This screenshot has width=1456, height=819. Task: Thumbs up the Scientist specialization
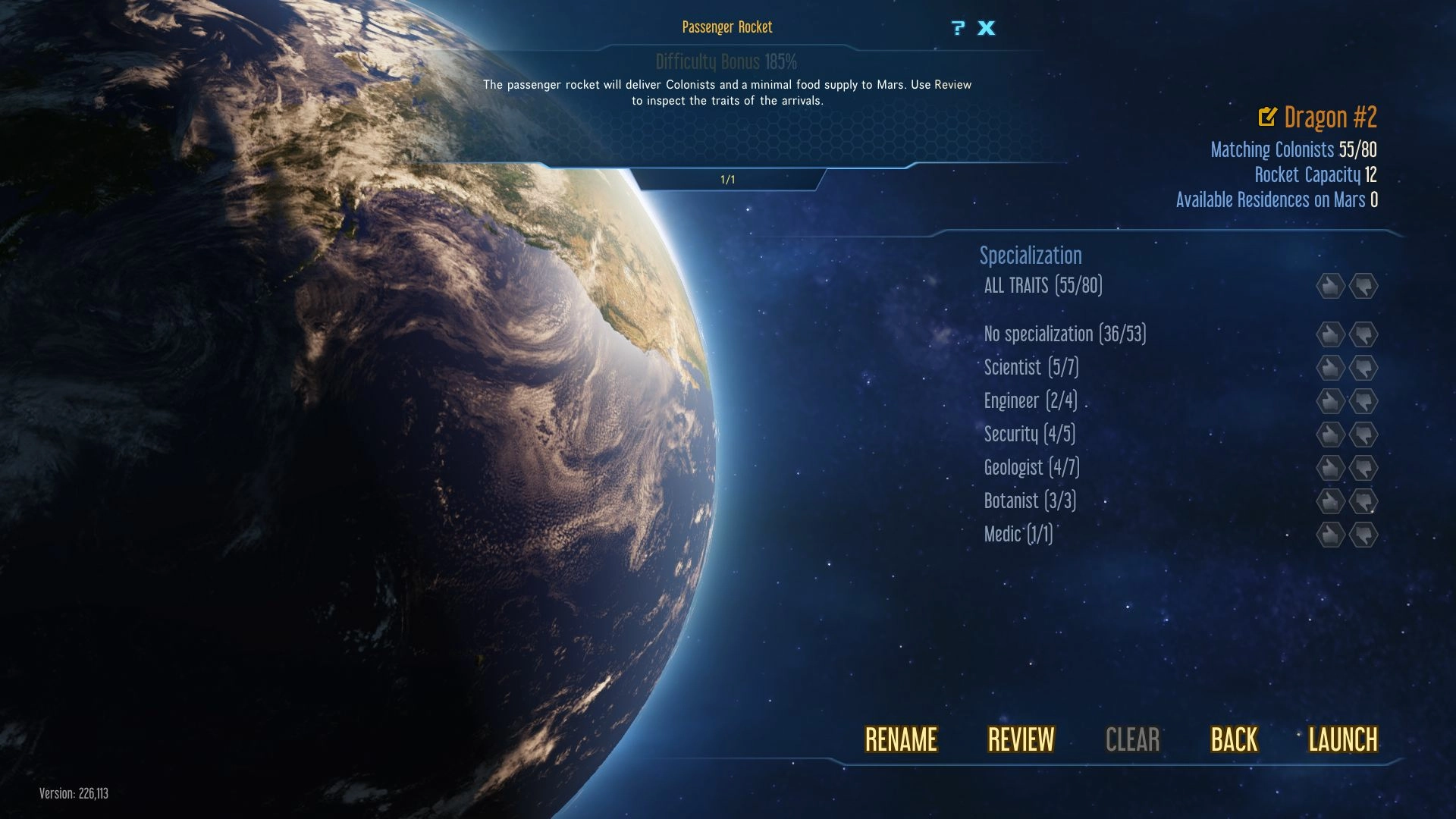coord(1330,368)
